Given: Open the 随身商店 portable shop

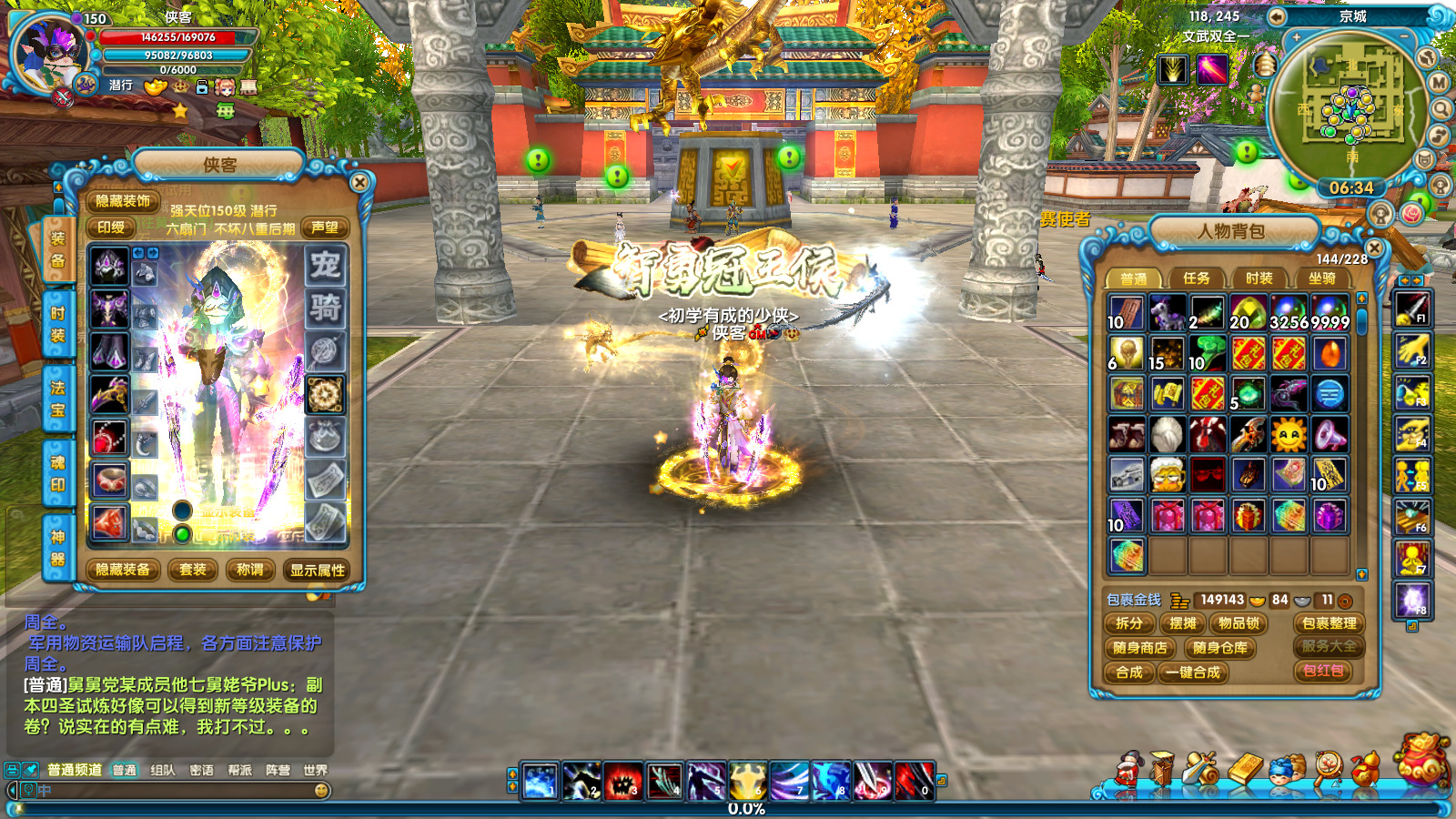Looking at the screenshot, I should pyautogui.click(x=1139, y=648).
